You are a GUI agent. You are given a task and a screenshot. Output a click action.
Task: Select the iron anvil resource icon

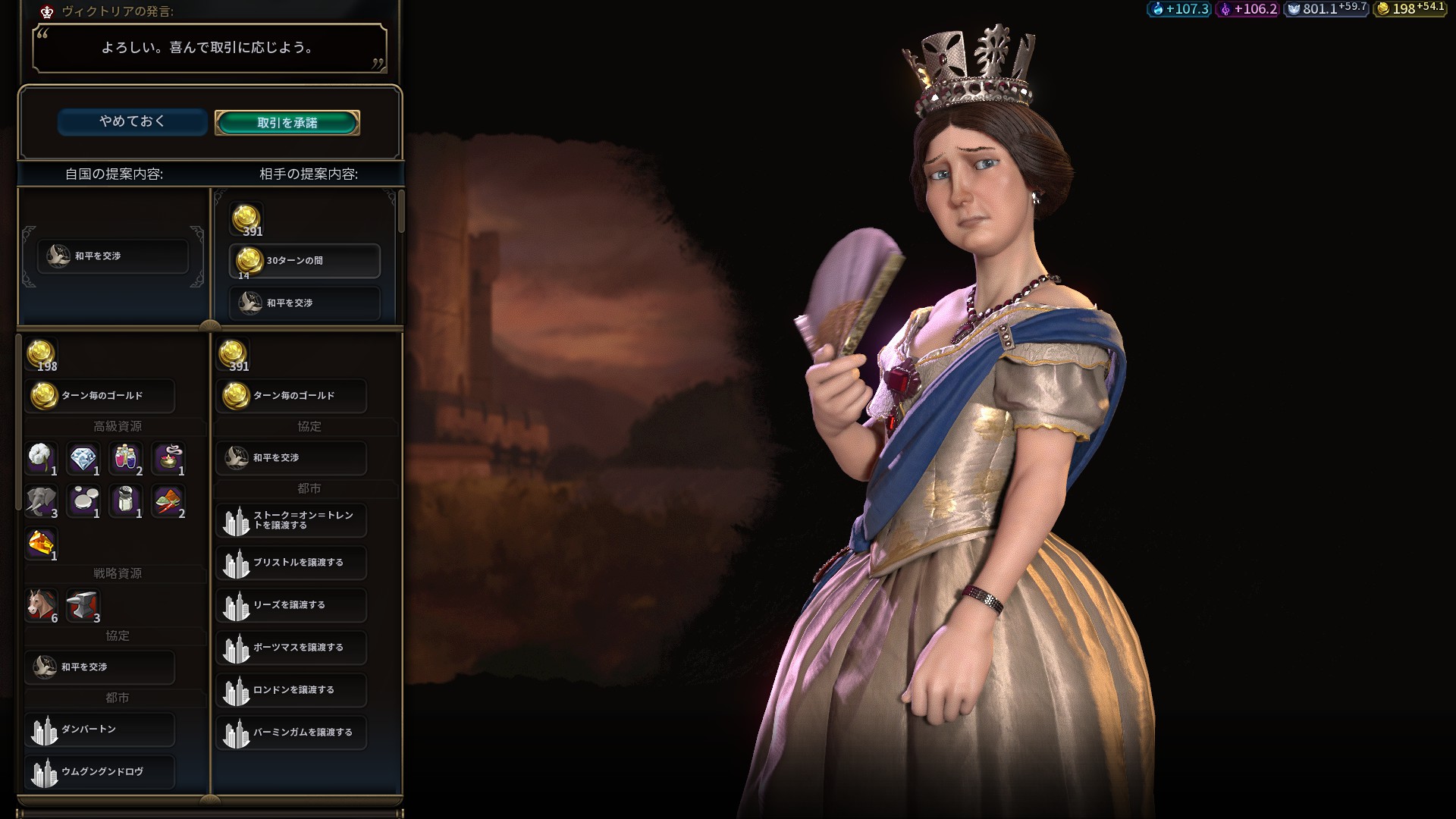83,605
